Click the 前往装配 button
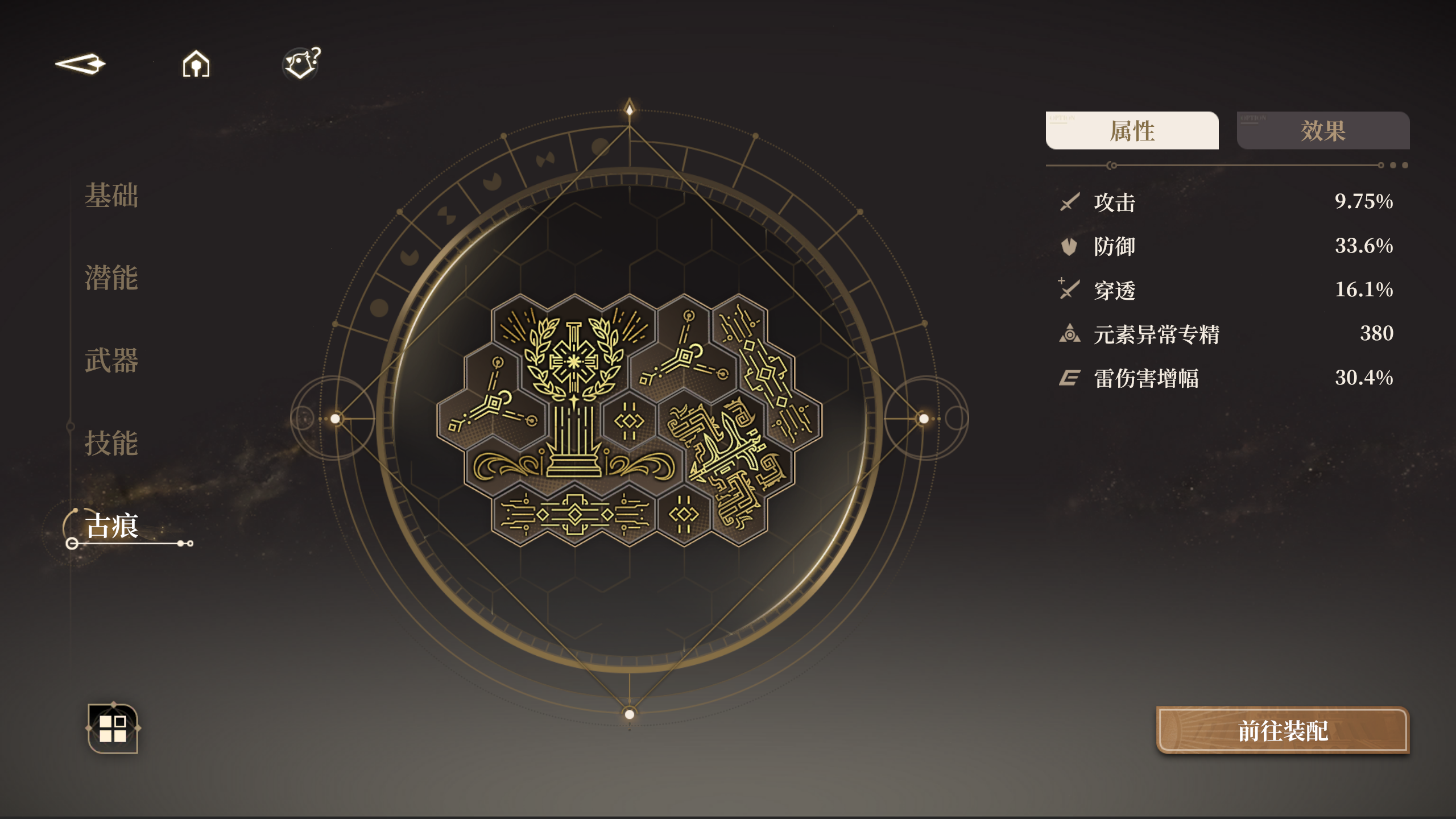The height and width of the screenshot is (819, 1456). tap(1283, 731)
